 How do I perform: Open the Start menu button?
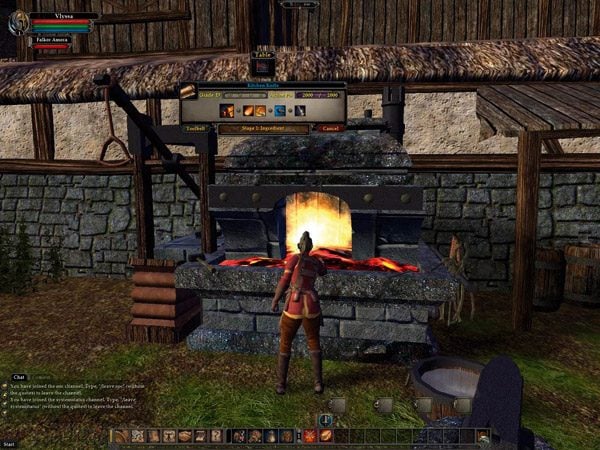(x=10, y=443)
